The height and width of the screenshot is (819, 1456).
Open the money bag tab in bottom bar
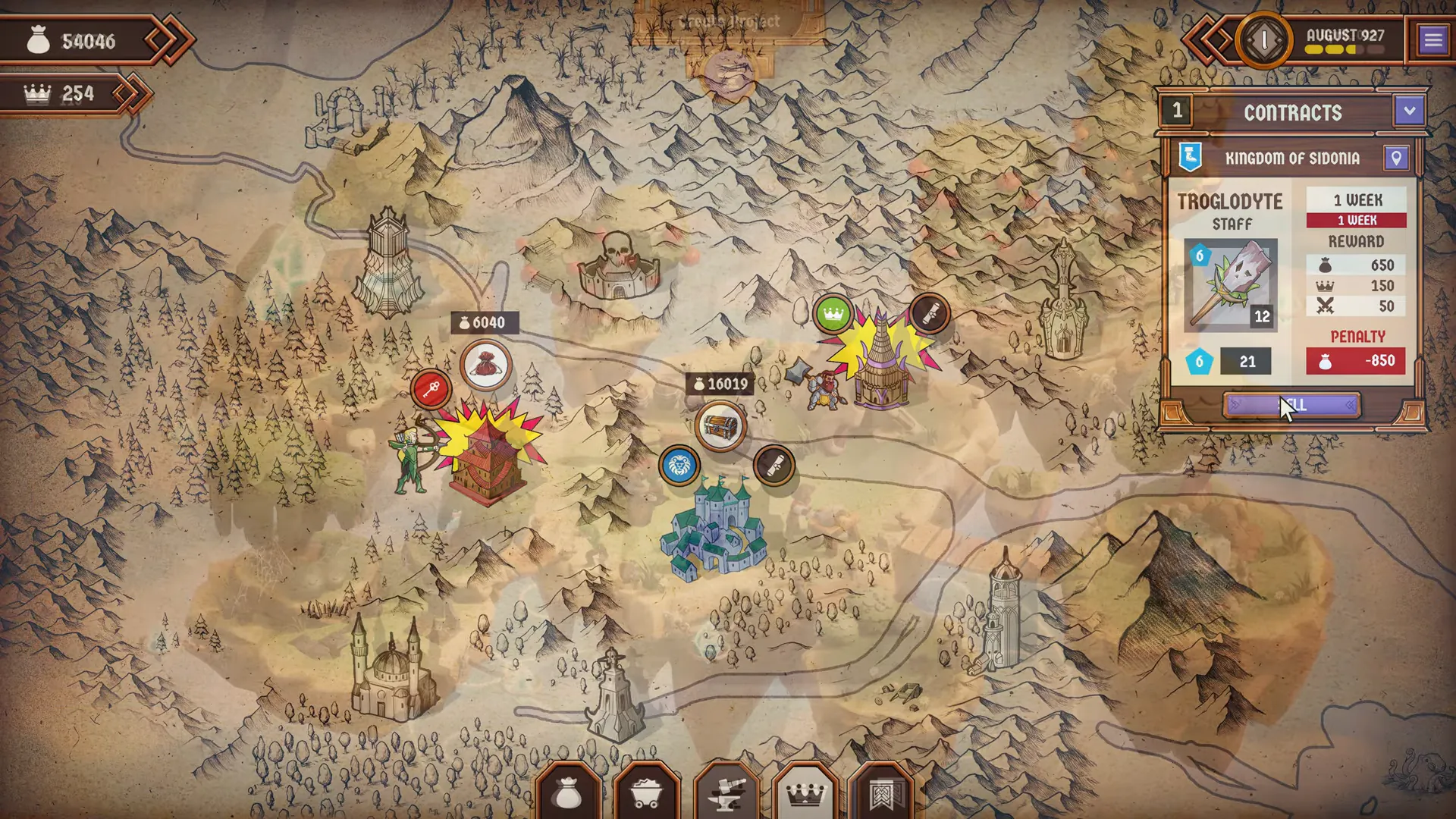[567, 793]
